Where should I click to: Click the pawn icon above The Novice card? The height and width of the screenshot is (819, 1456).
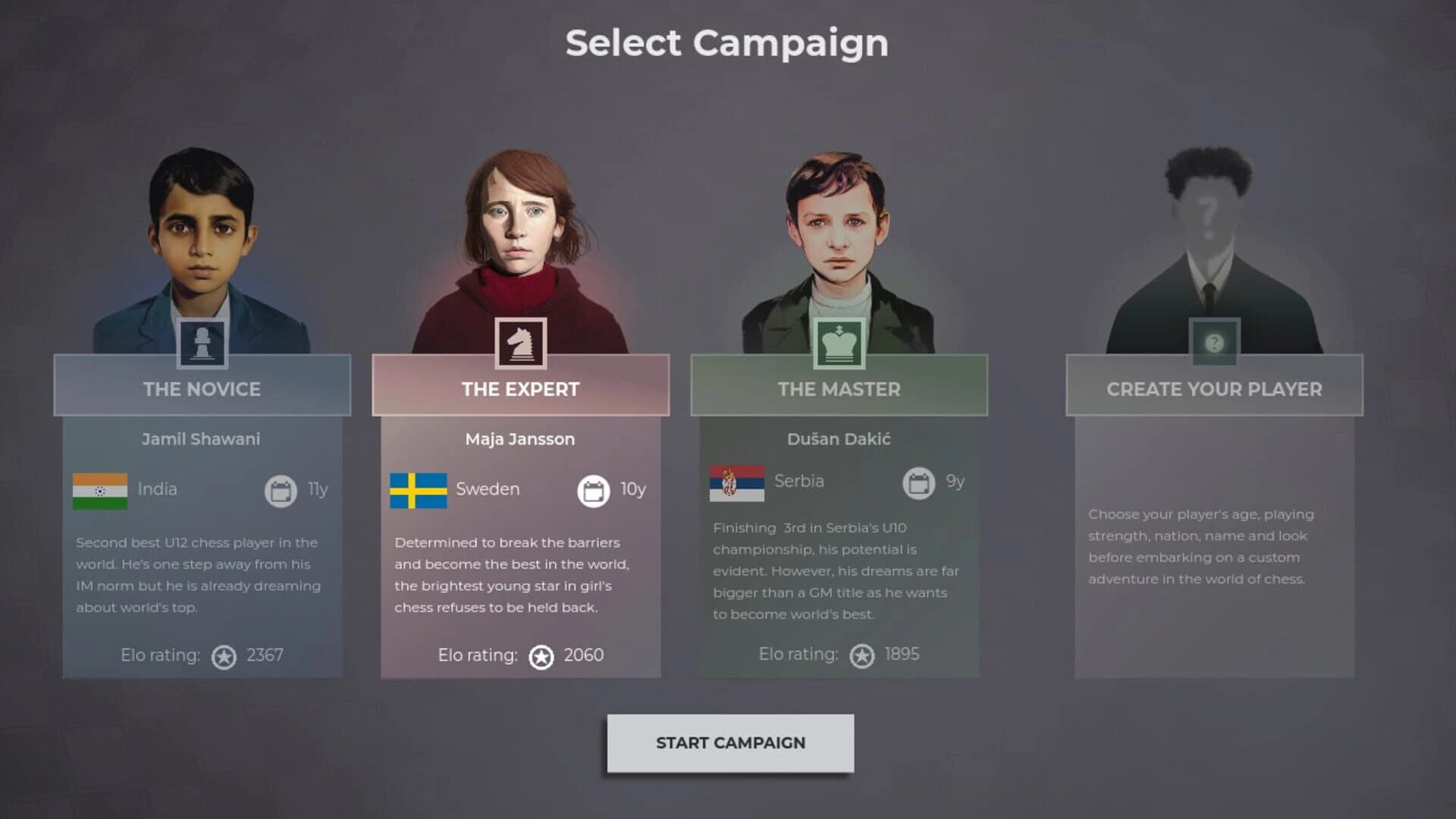202,343
